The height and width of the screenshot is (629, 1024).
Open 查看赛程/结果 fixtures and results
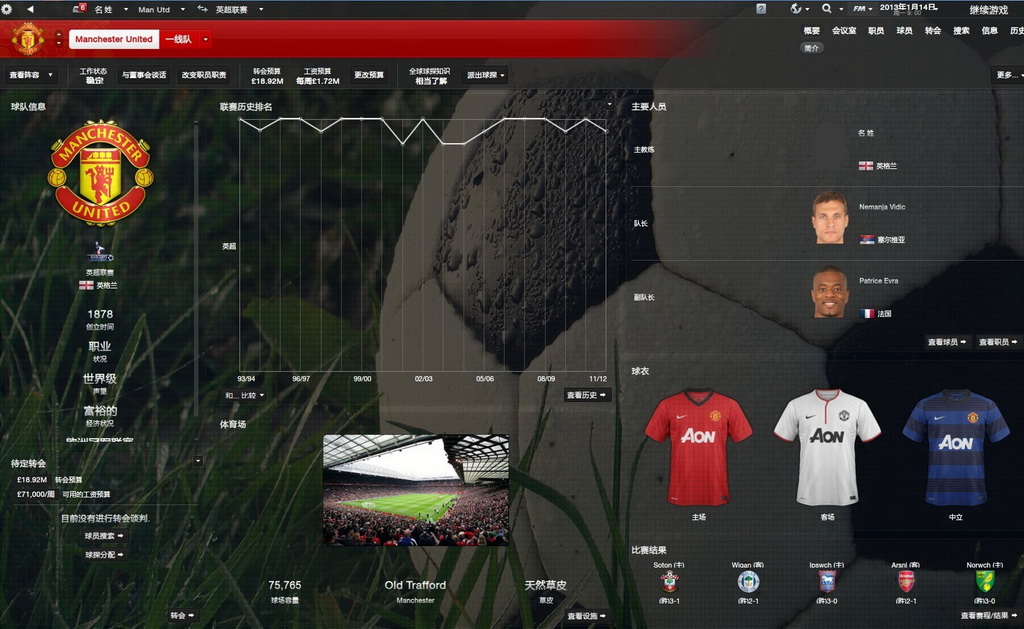(x=990, y=616)
